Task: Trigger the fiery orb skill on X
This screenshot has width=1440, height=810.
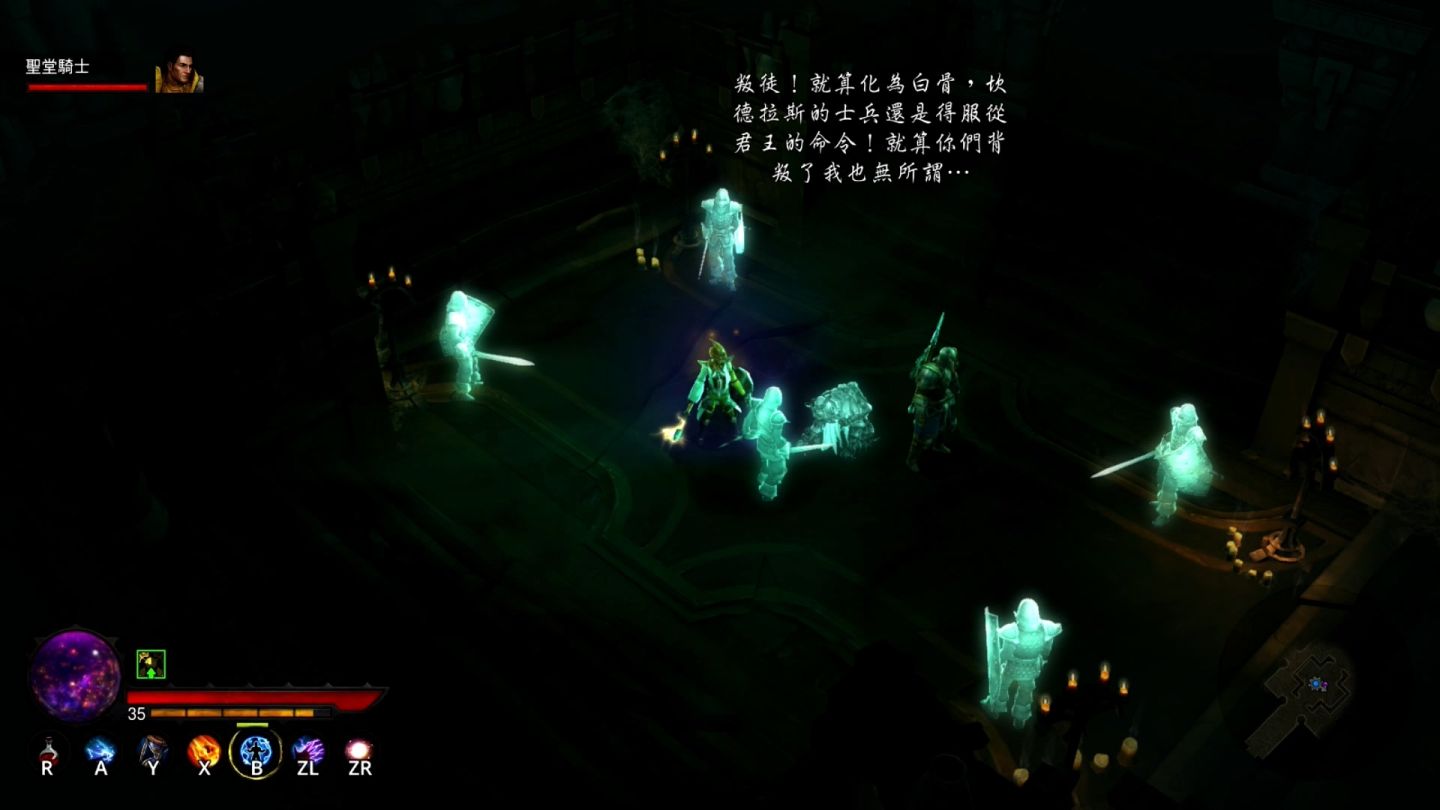Action: (x=203, y=751)
